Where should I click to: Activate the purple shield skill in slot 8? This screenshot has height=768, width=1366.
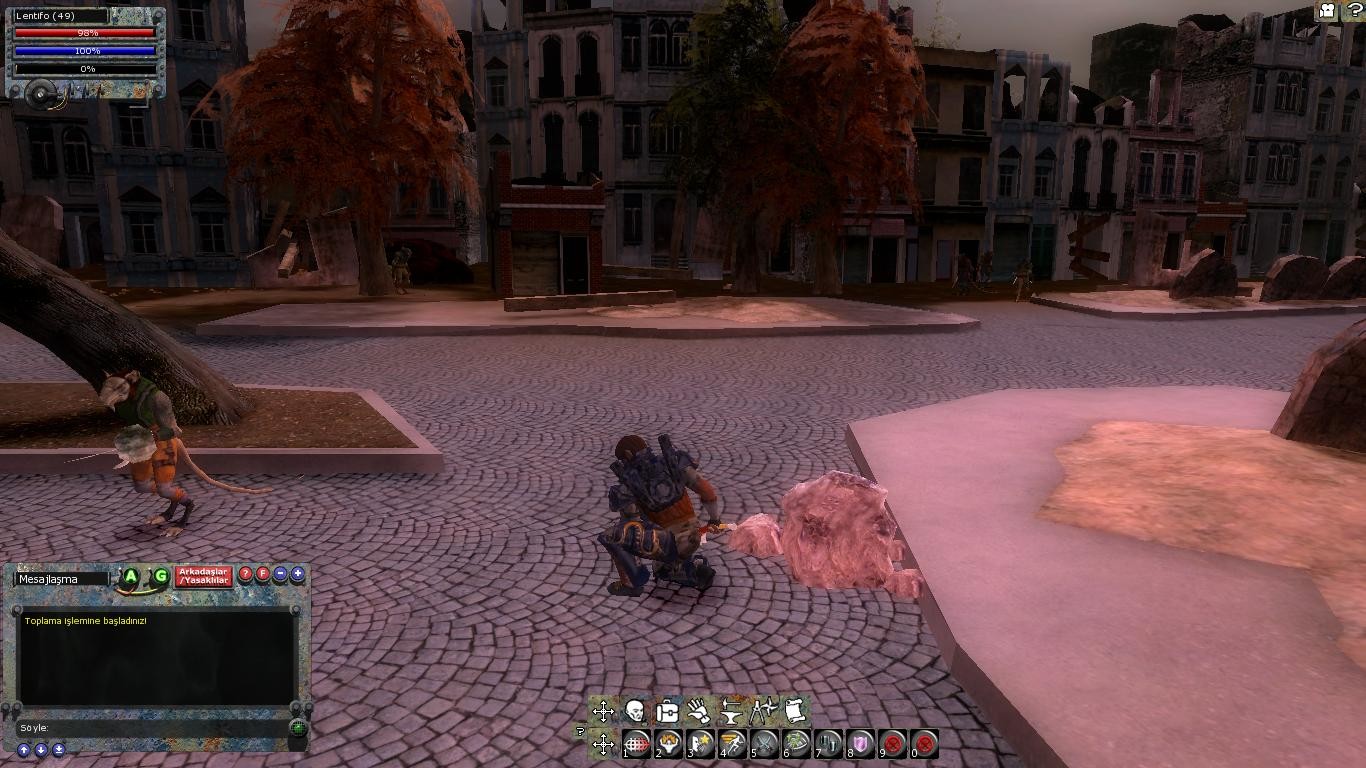pos(861,744)
